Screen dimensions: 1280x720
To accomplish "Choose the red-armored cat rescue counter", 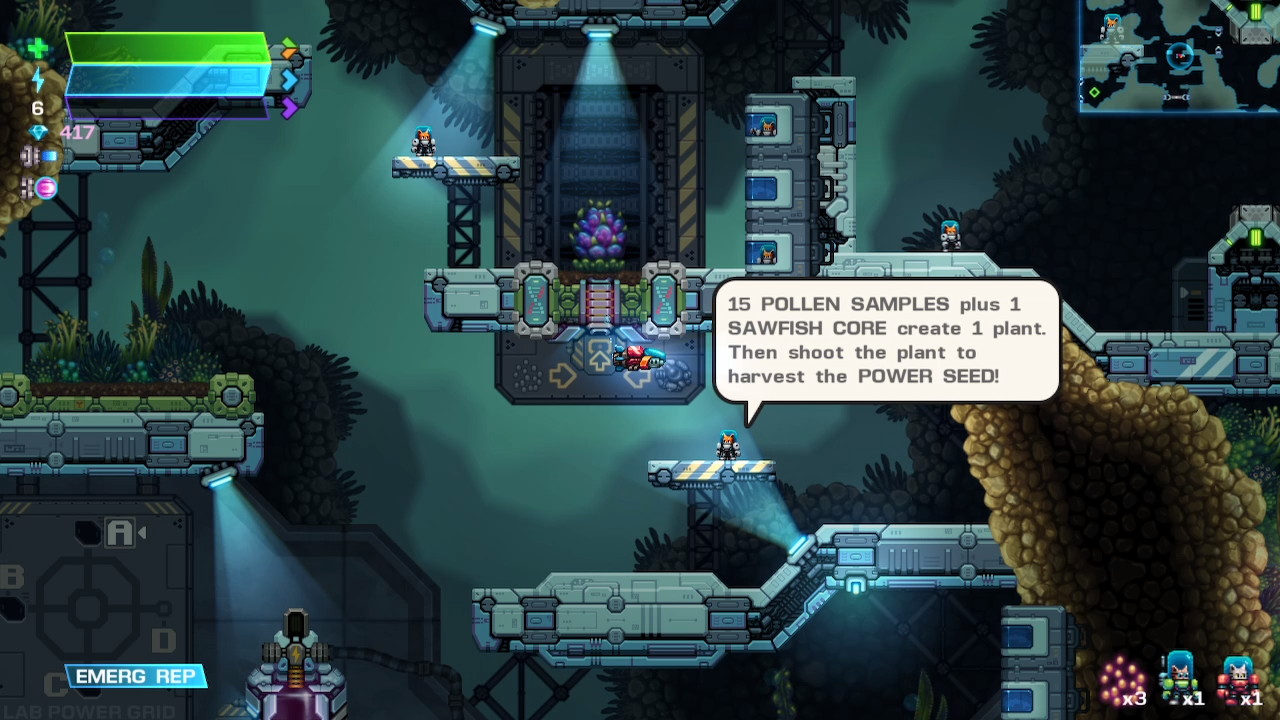I will [1238, 680].
